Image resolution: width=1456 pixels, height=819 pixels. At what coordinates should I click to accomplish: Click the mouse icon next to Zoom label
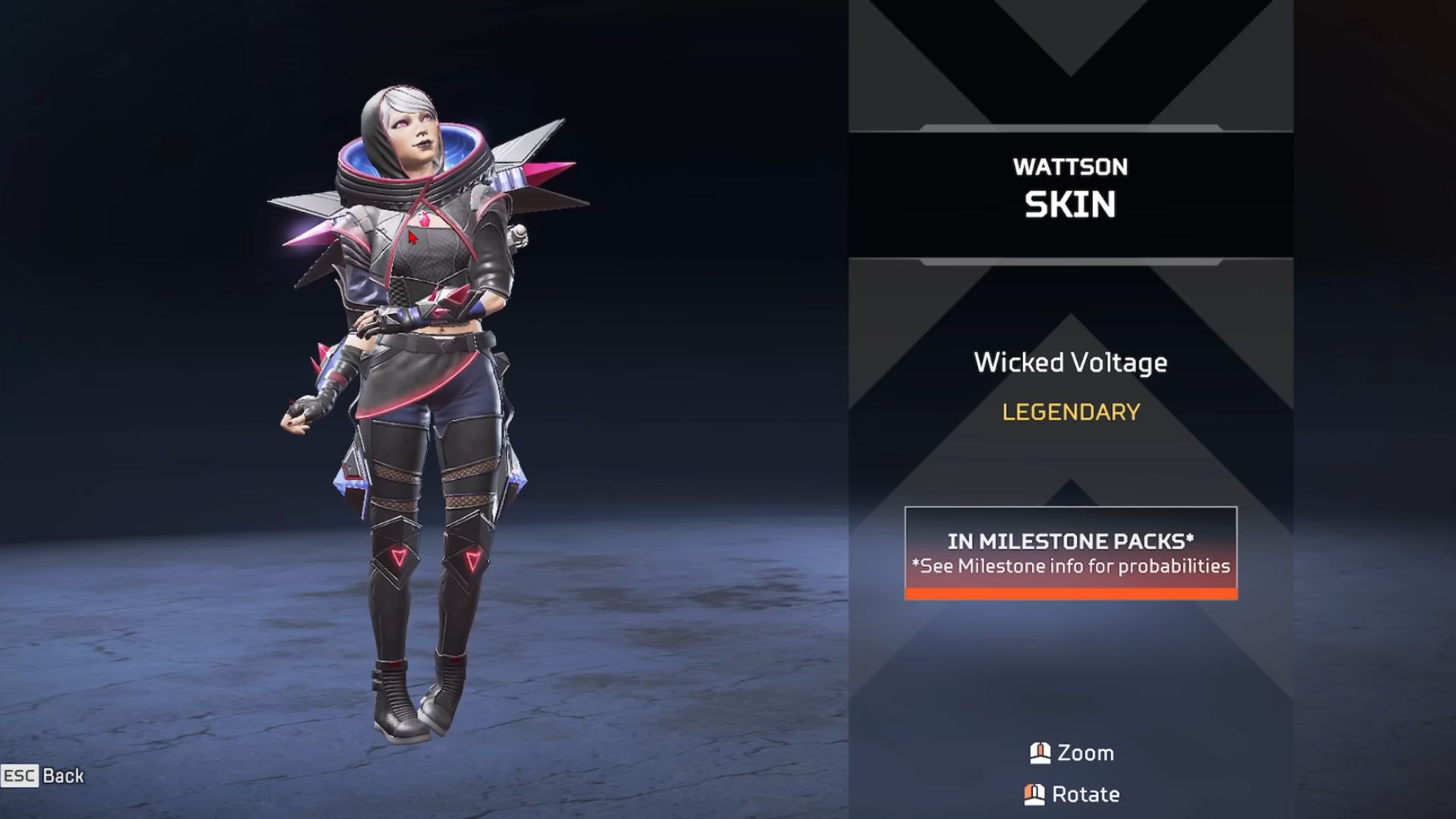pos(1039,753)
